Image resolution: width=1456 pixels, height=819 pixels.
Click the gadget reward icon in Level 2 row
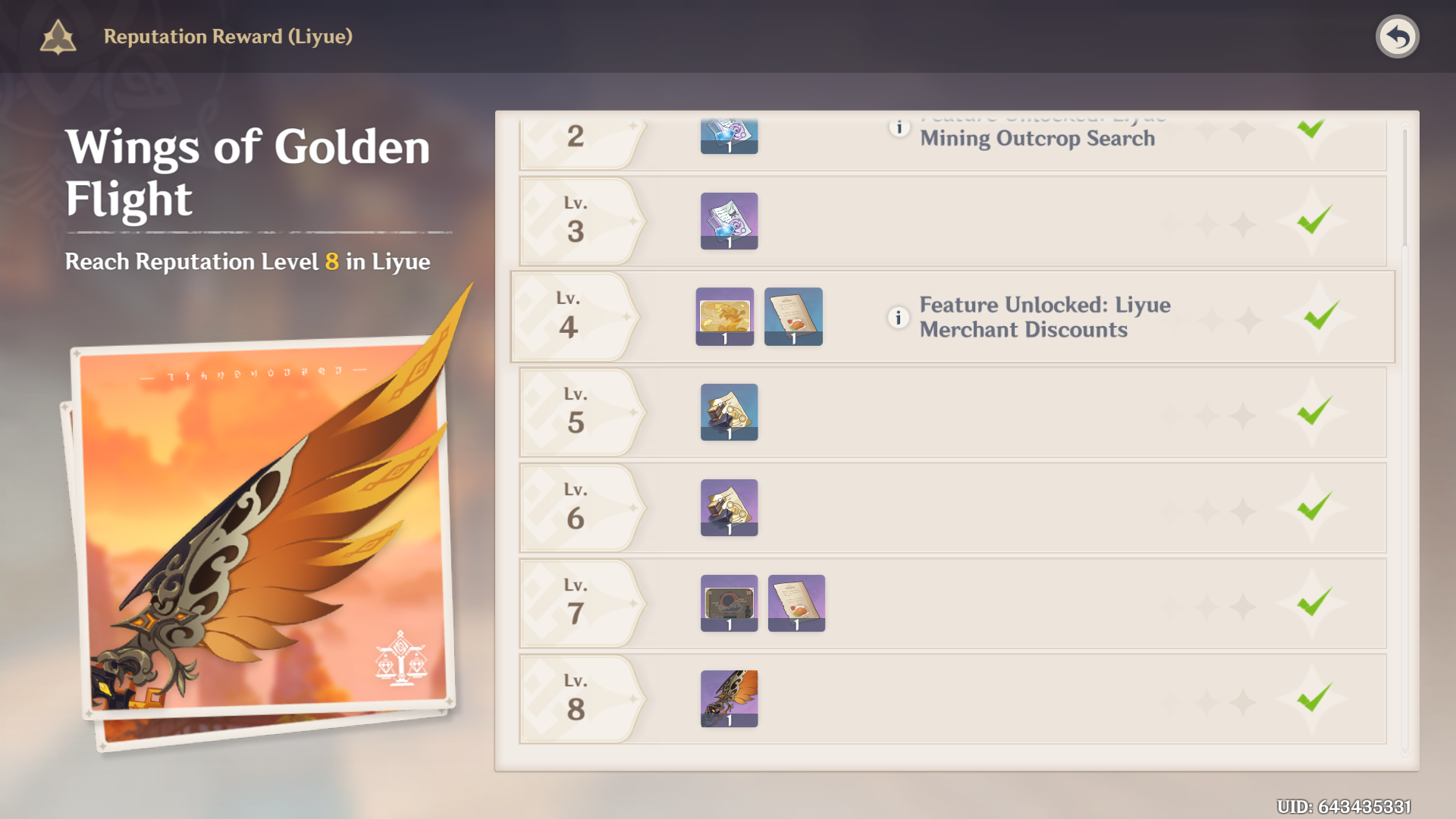coord(729,136)
